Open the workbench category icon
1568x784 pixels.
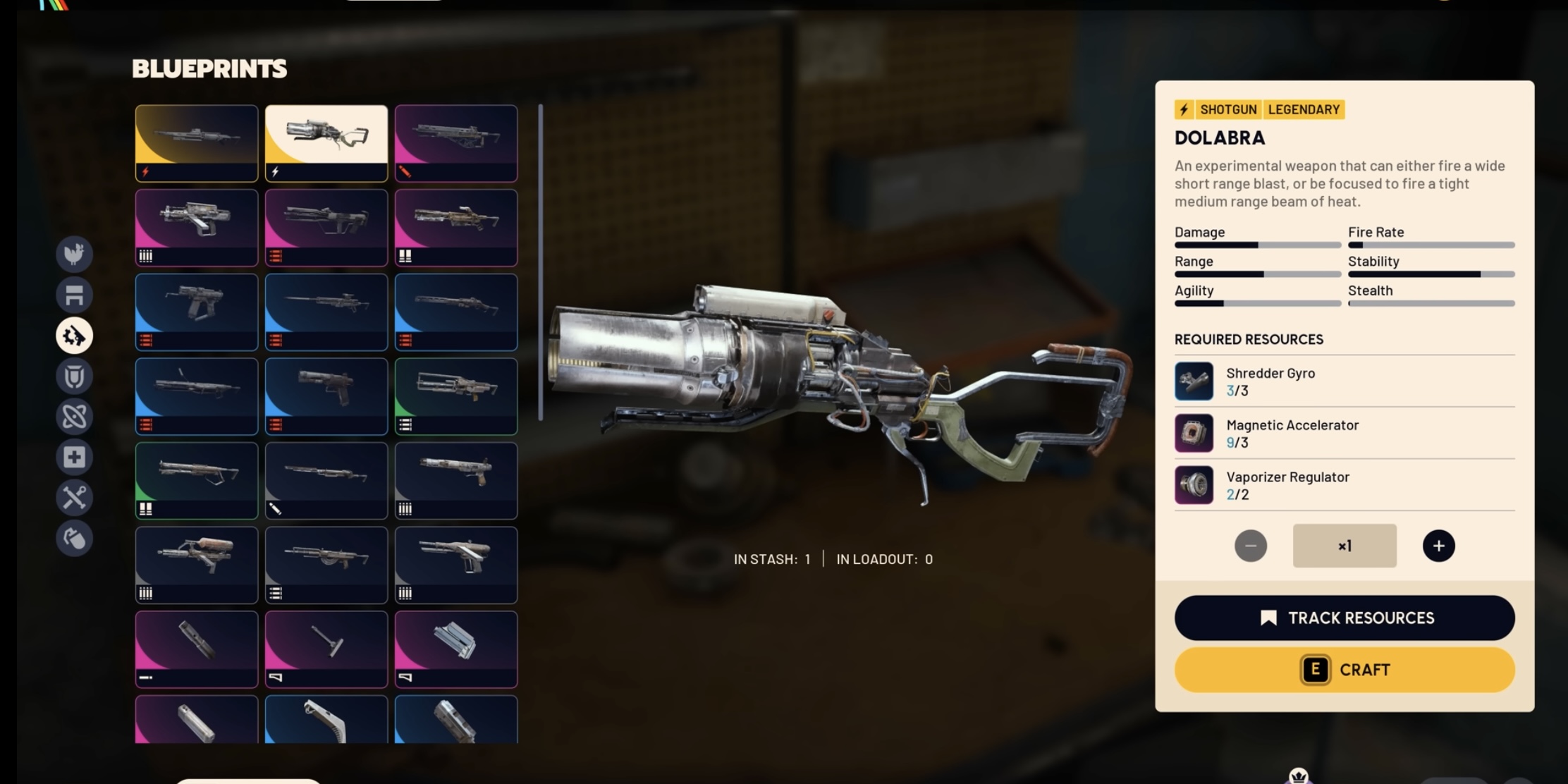74,295
